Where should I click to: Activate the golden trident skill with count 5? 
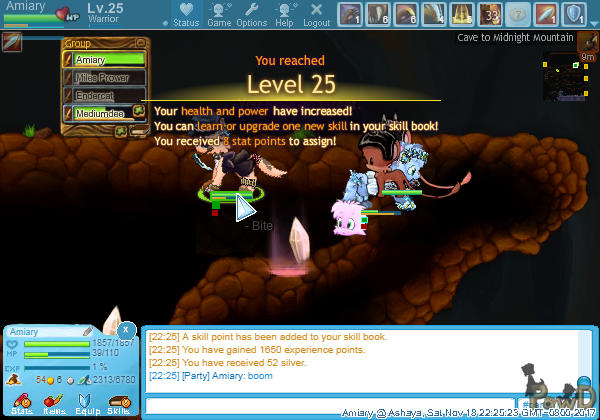click(x=462, y=14)
